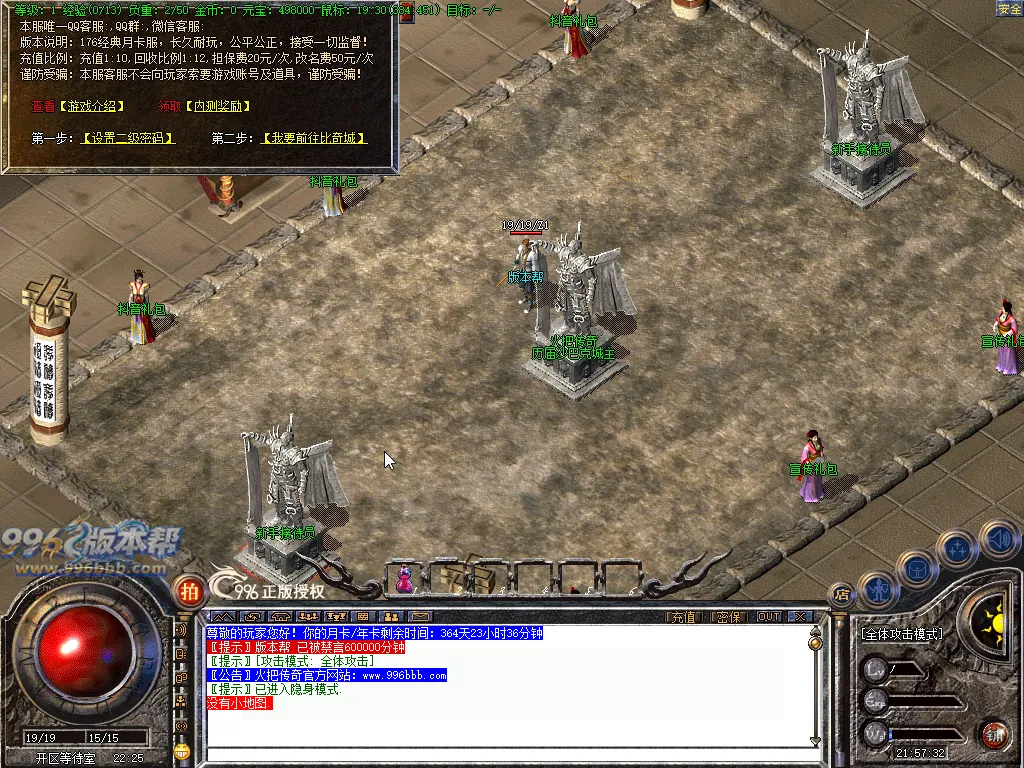The height and width of the screenshot is (768, 1024).
Task: Open the round 拍 auction button
Action: tap(189, 591)
